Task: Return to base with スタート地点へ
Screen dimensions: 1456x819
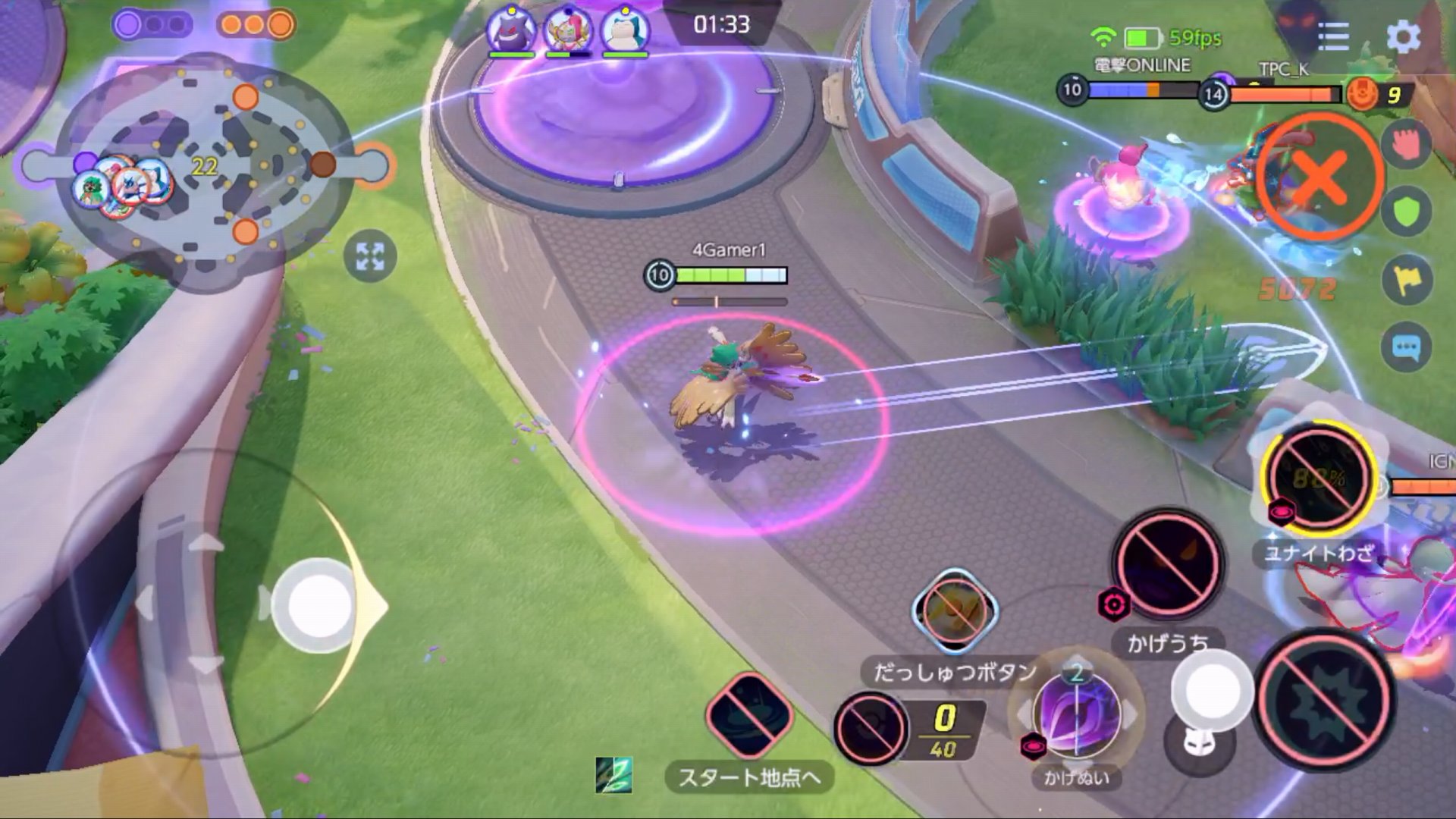Action: pos(749,717)
